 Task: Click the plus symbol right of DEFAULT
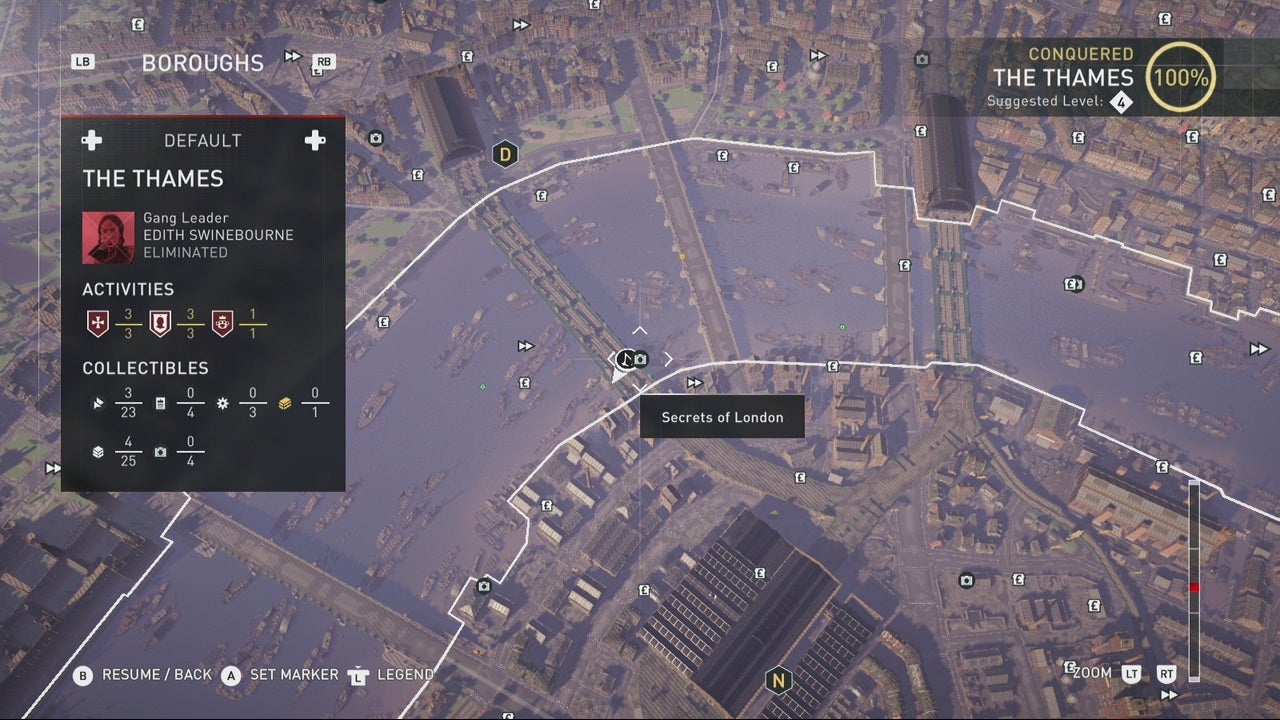[x=315, y=140]
